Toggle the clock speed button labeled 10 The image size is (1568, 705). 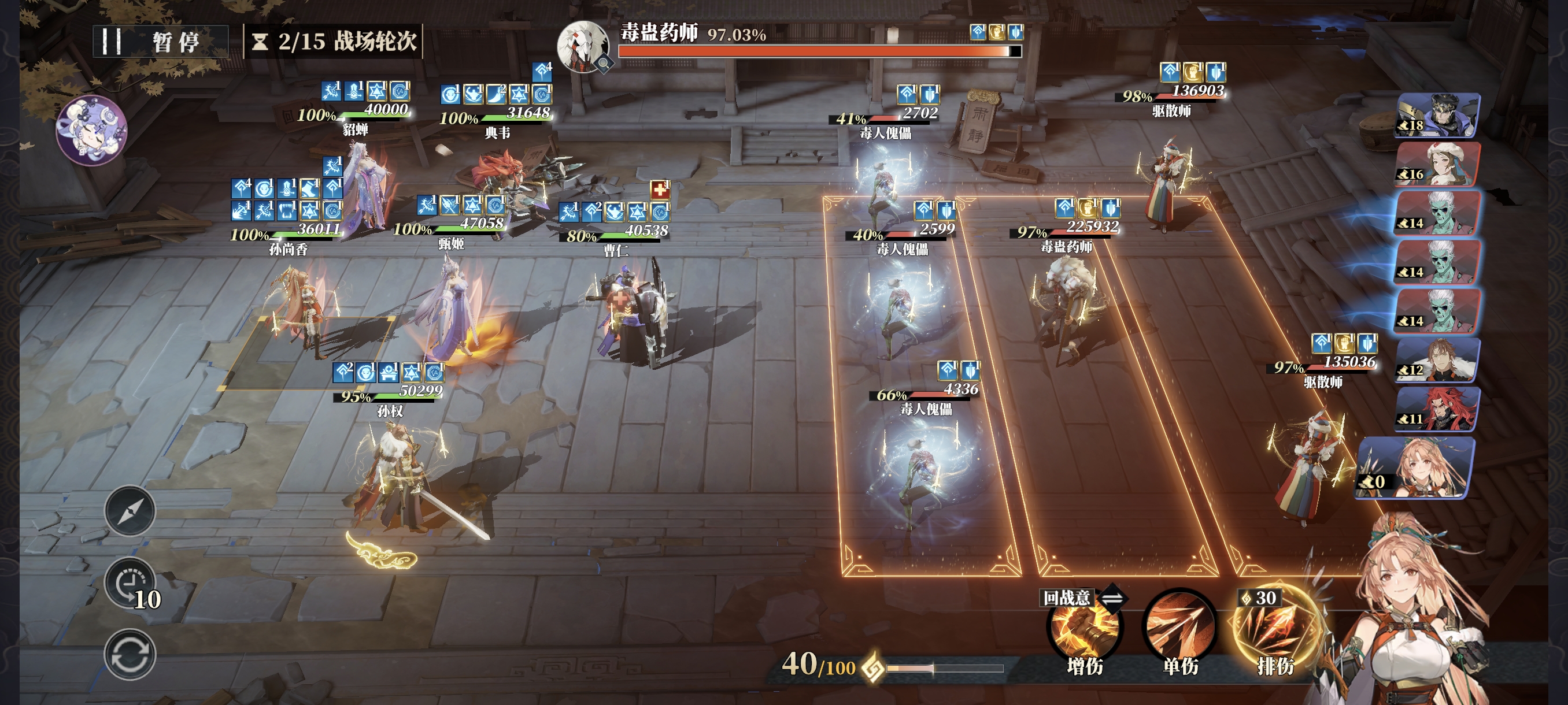click(130, 584)
